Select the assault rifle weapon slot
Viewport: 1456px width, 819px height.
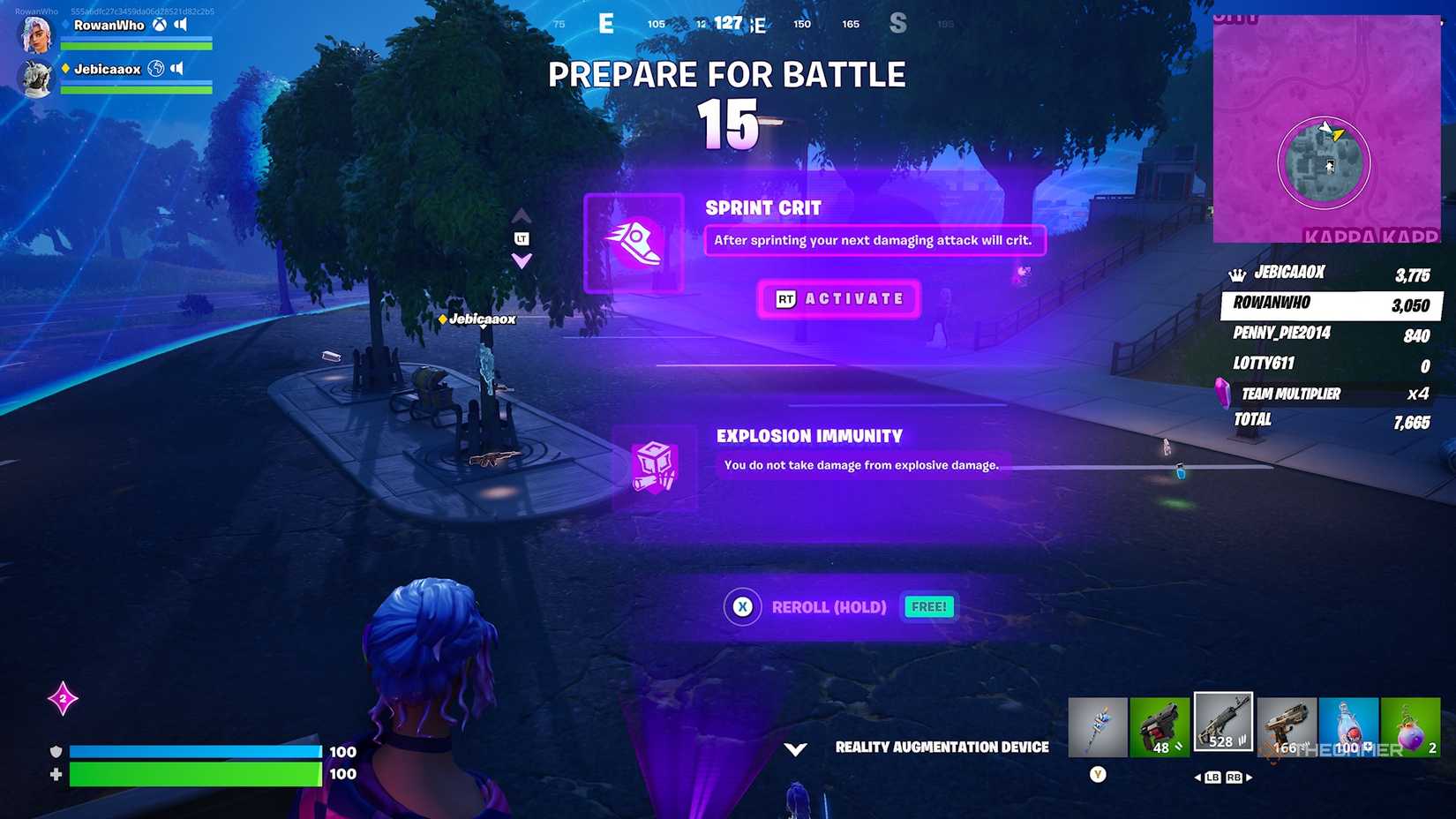coord(1222,724)
